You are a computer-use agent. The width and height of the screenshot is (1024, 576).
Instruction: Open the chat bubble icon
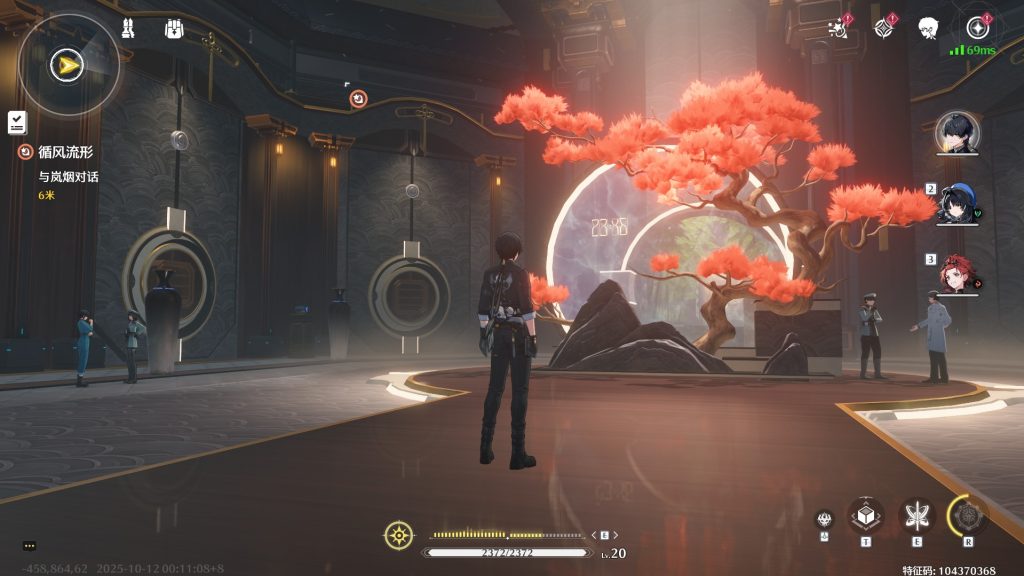point(29,545)
